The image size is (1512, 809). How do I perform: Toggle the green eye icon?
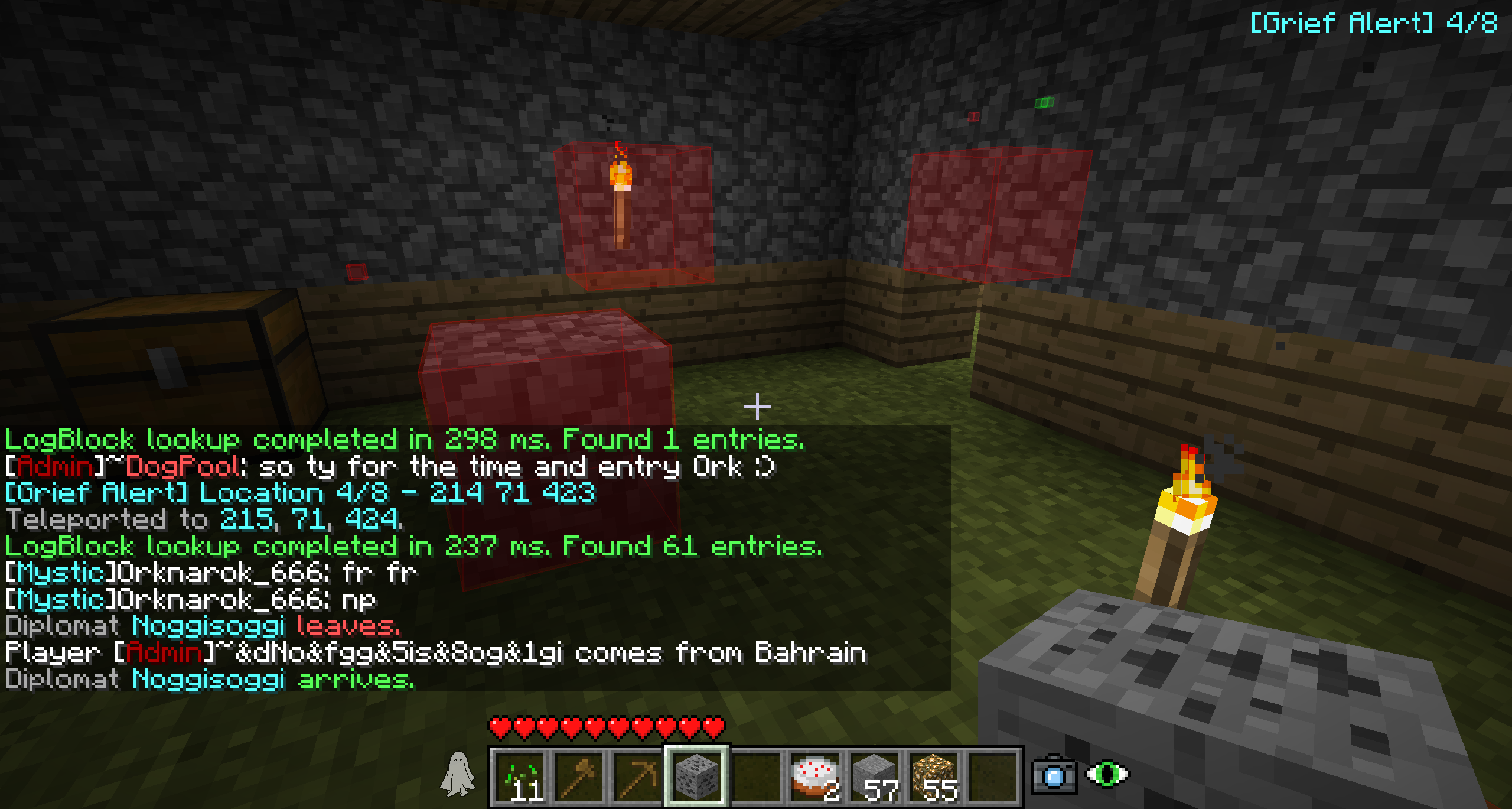[x=1107, y=774]
